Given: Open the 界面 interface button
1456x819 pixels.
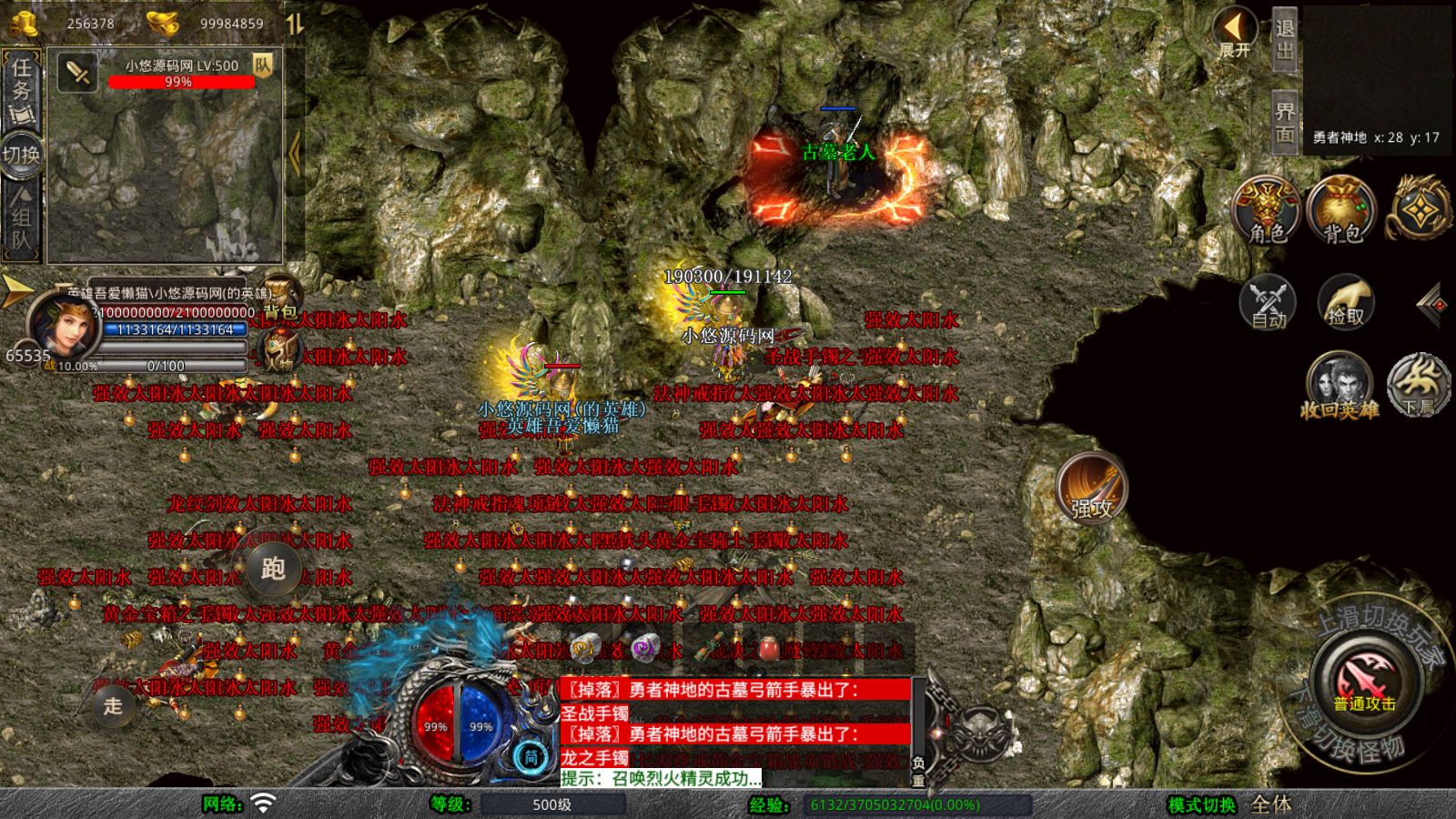Looking at the screenshot, I should click(1284, 122).
